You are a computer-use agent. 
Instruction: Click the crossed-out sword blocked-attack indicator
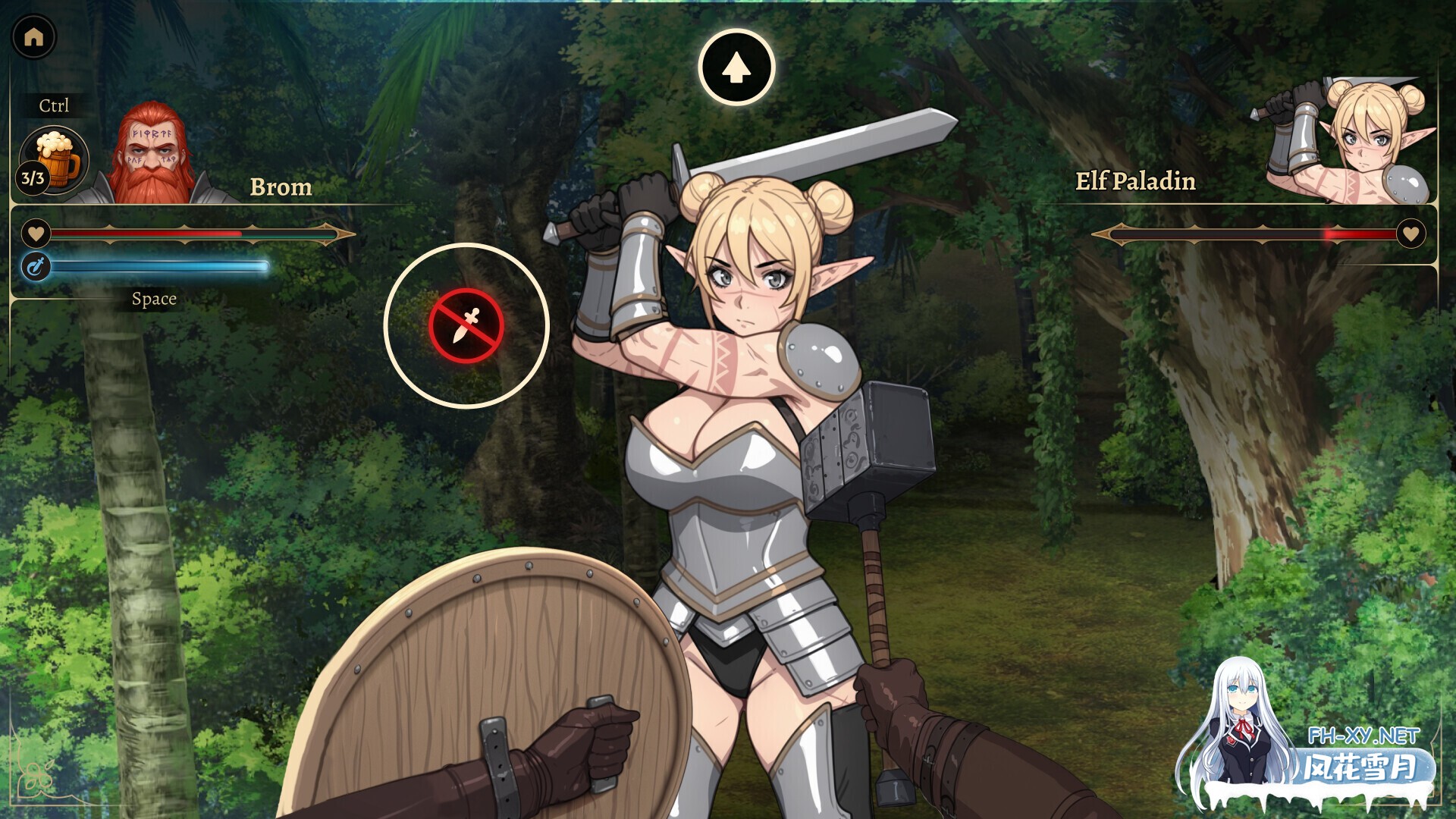(469, 325)
